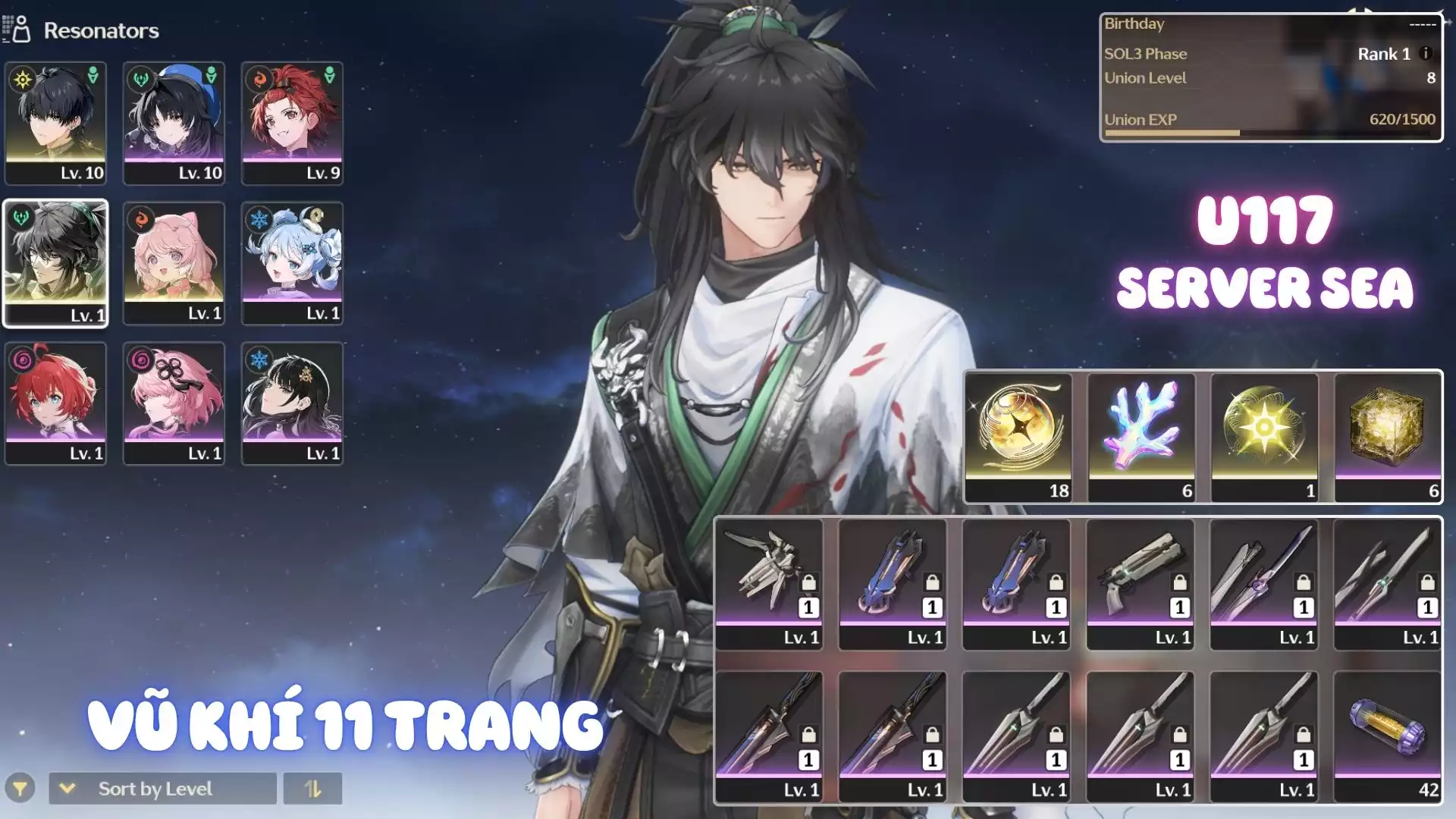Open the Sort by Level dropdown
The height and width of the screenshot is (819, 1456).
(162, 789)
